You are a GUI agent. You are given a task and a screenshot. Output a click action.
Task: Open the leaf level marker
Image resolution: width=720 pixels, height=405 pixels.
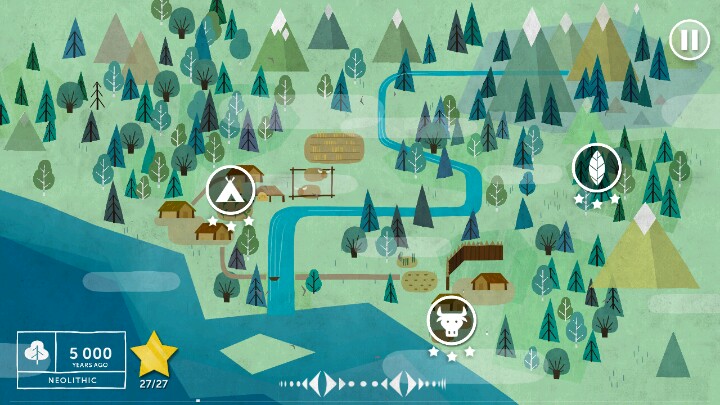[597, 167]
